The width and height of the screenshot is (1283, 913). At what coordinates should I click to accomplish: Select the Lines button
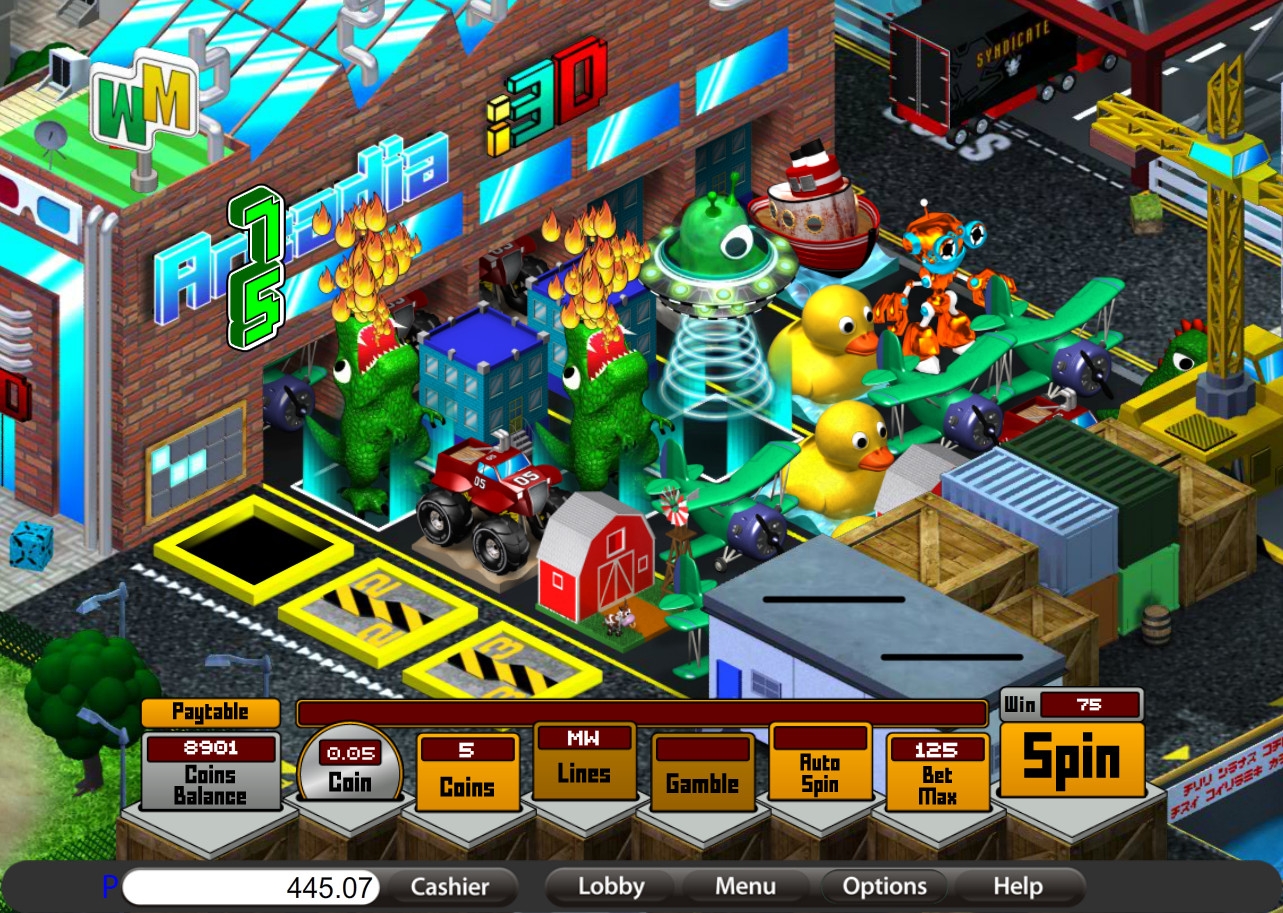coord(584,763)
